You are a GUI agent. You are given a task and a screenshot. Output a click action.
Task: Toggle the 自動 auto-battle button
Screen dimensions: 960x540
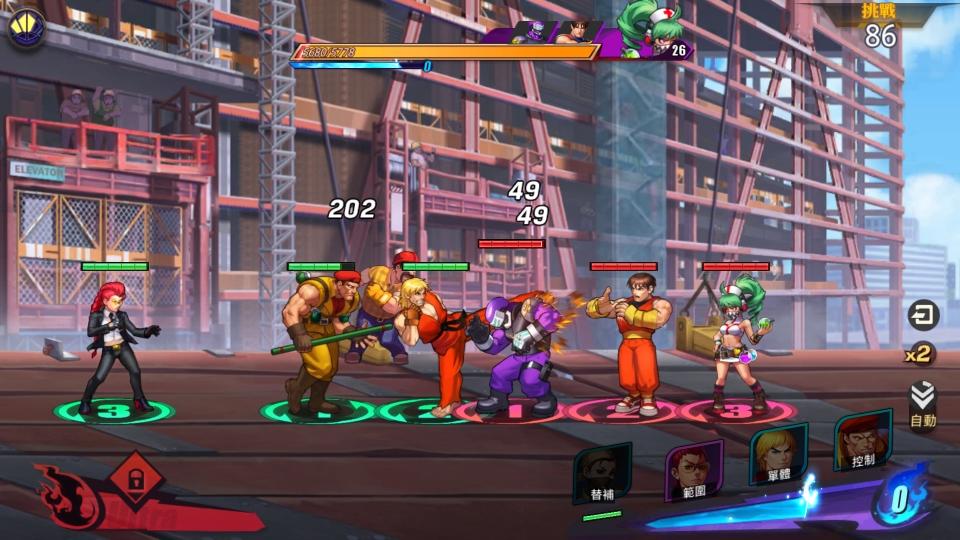click(x=922, y=405)
